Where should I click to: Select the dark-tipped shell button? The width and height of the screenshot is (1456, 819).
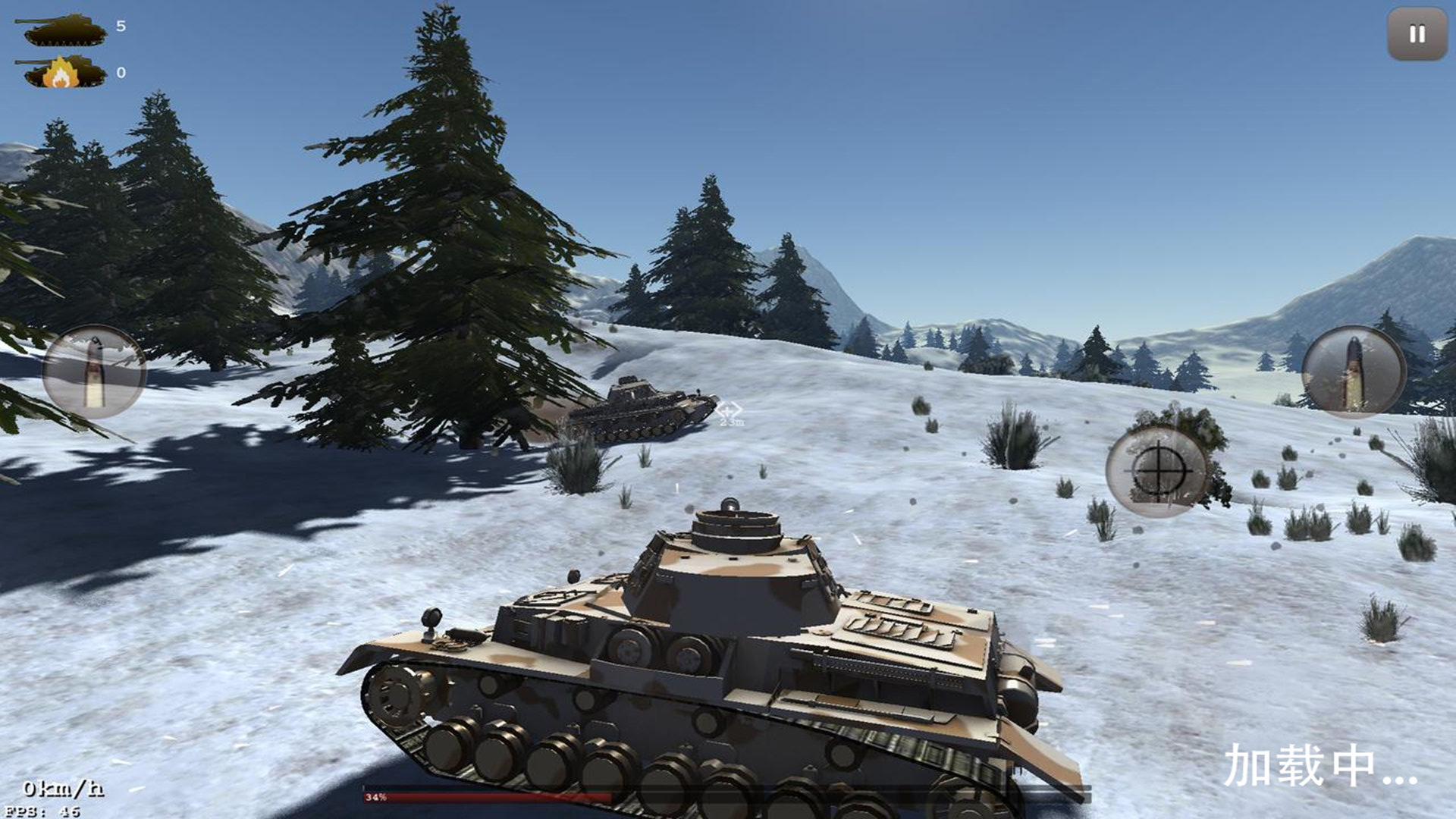tap(1354, 372)
